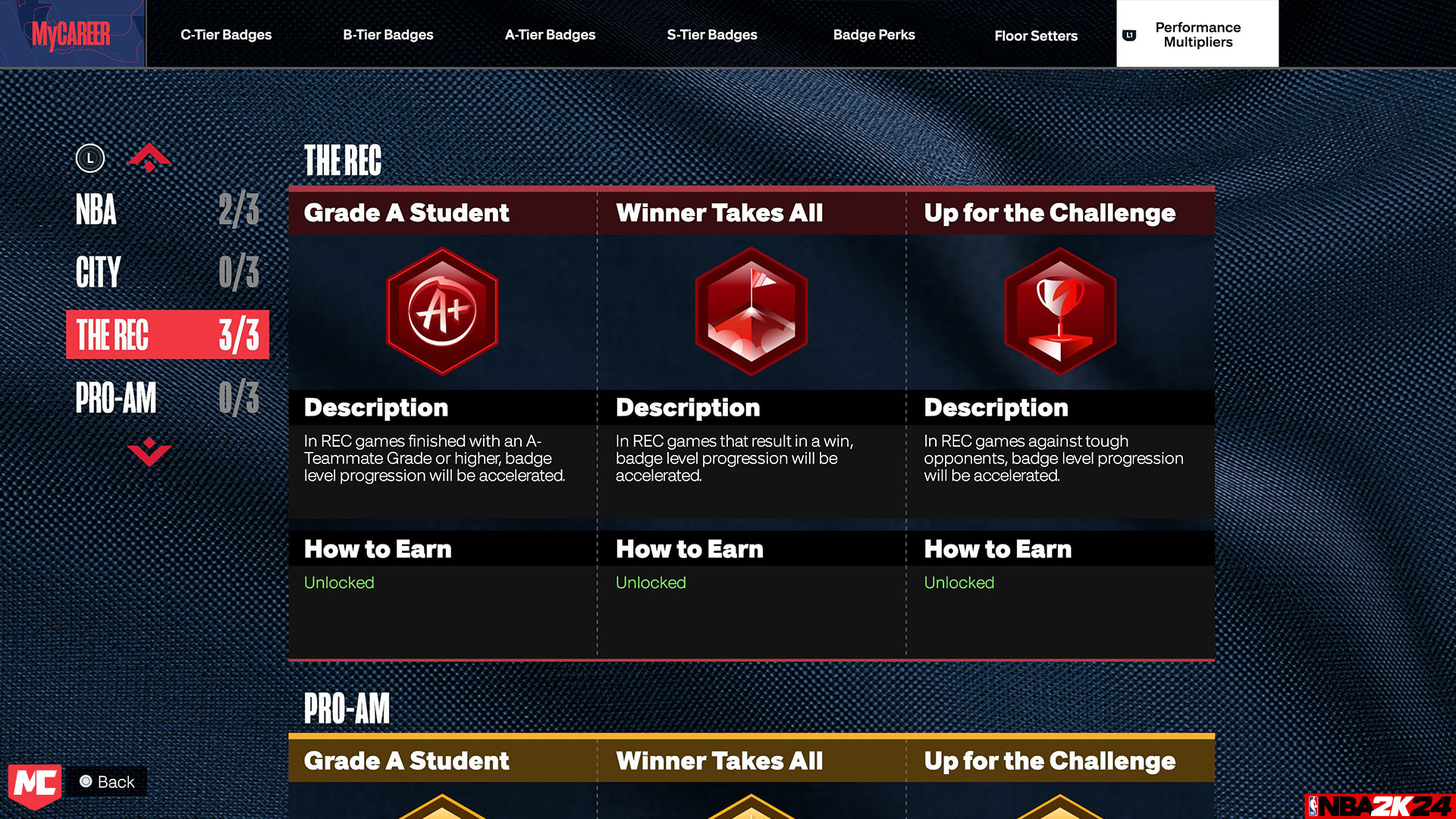The width and height of the screenshot is (1456, 819).
Task: Switch to the S-Tier Badges tab
Action: [x=711, y=34]
